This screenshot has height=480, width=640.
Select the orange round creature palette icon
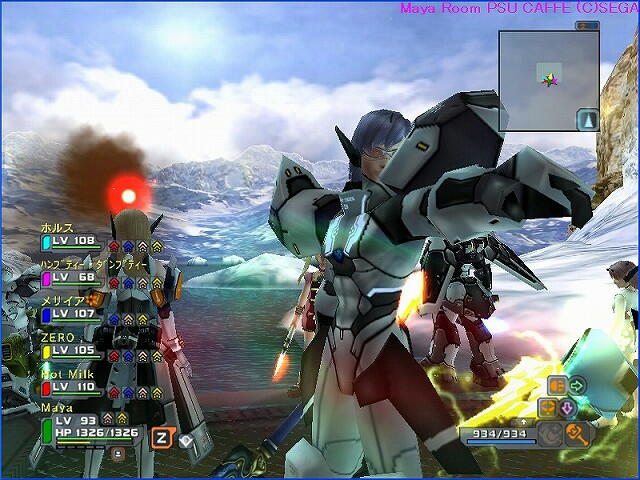click(x=547, y=408)
